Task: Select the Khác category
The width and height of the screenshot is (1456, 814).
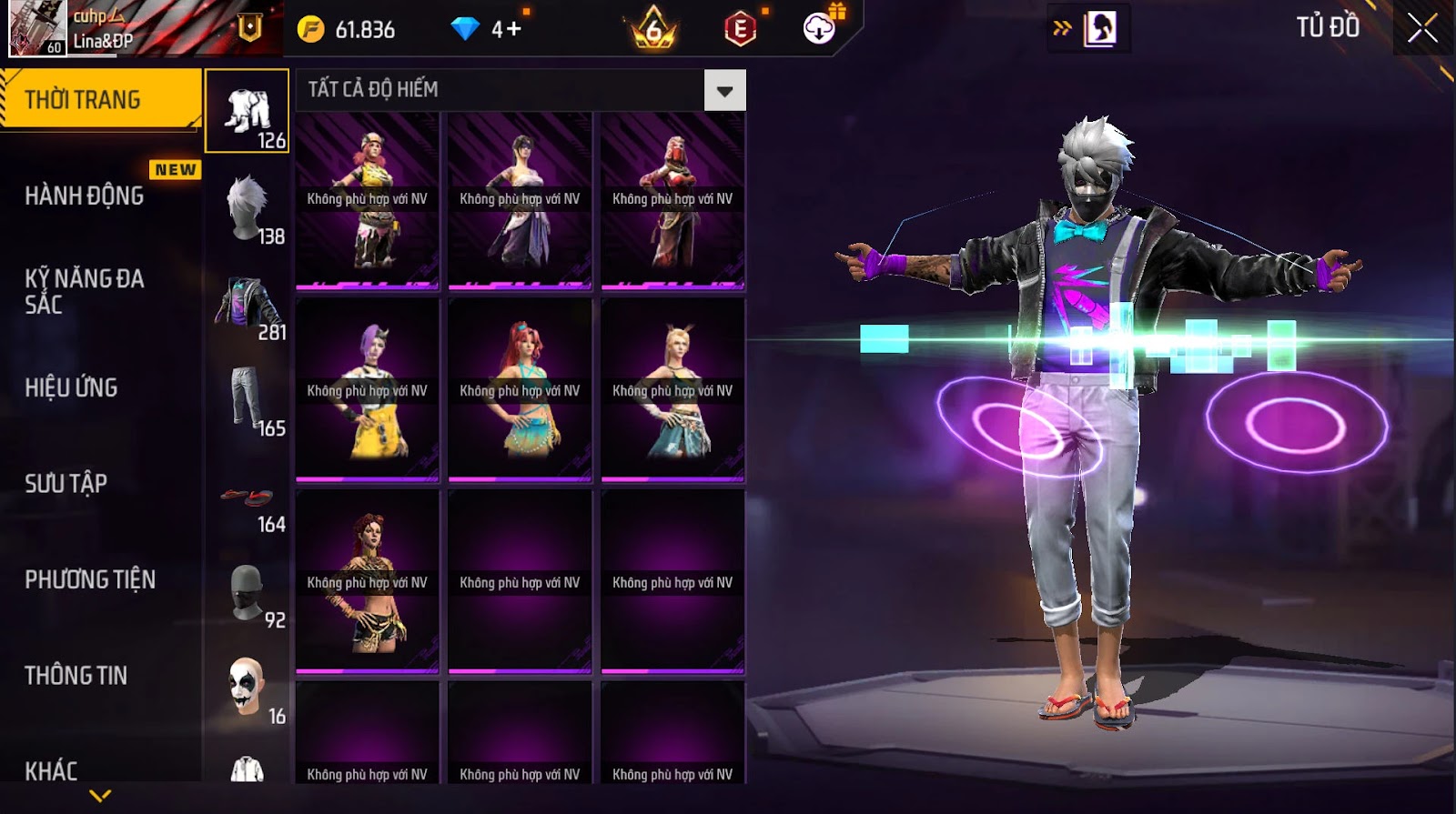Action: (x=51, y=770)
